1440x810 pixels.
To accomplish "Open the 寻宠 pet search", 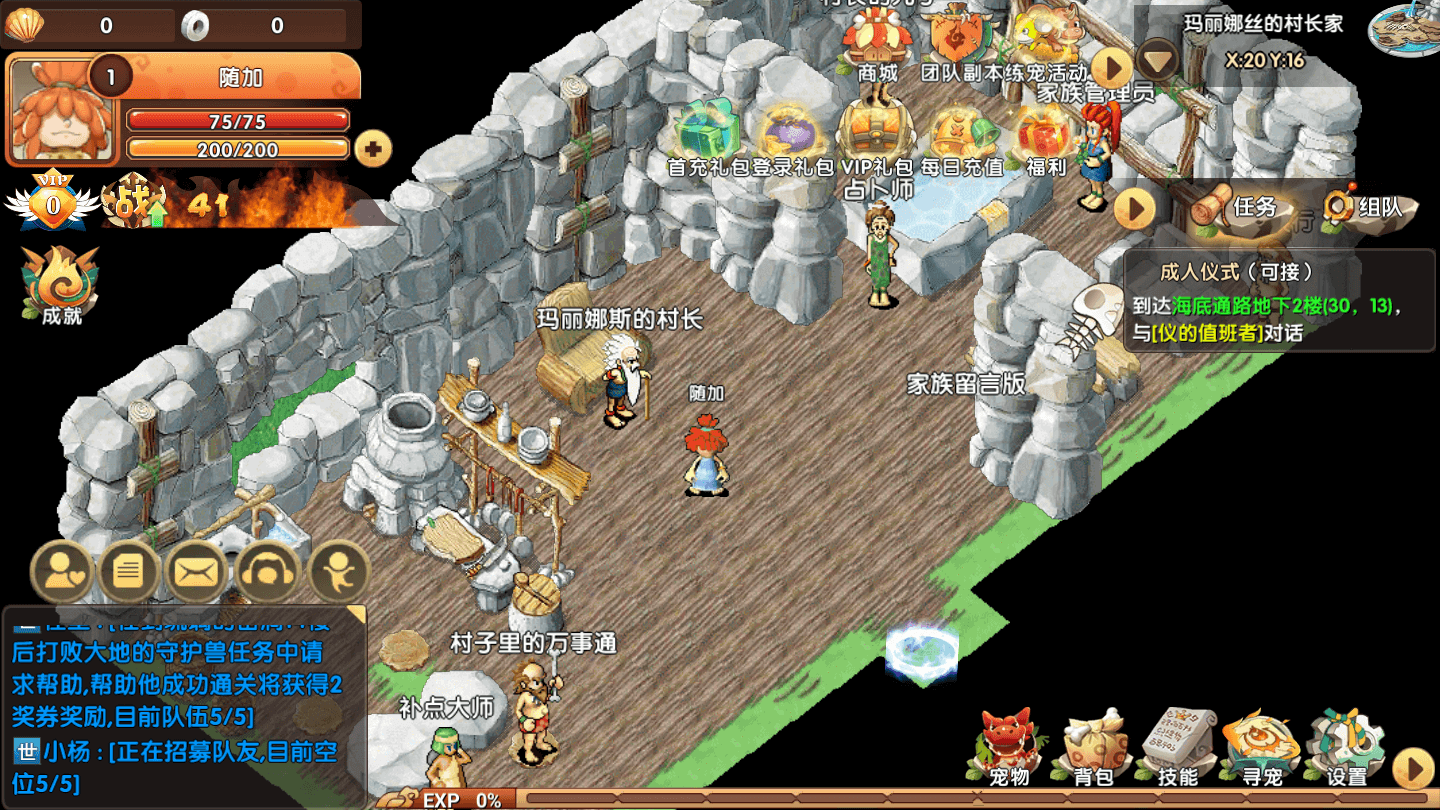I will [1261, 747].
